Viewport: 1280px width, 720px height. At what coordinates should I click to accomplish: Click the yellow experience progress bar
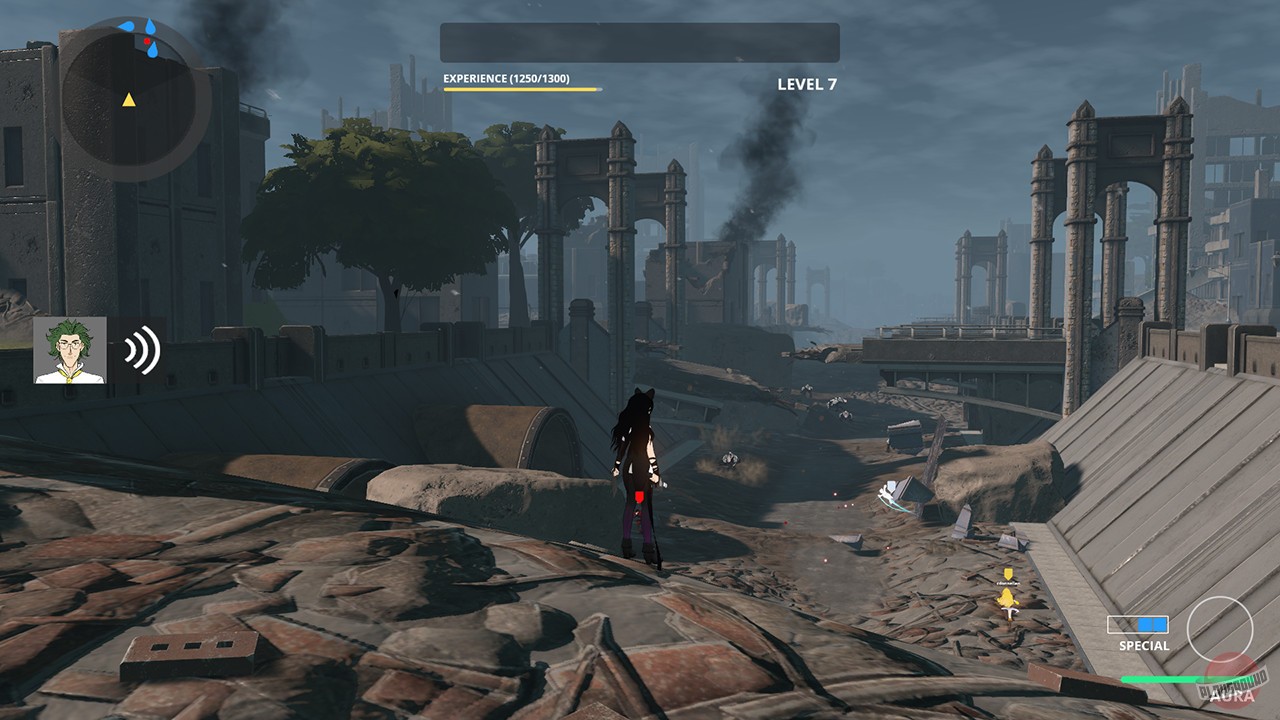point(518,89)
